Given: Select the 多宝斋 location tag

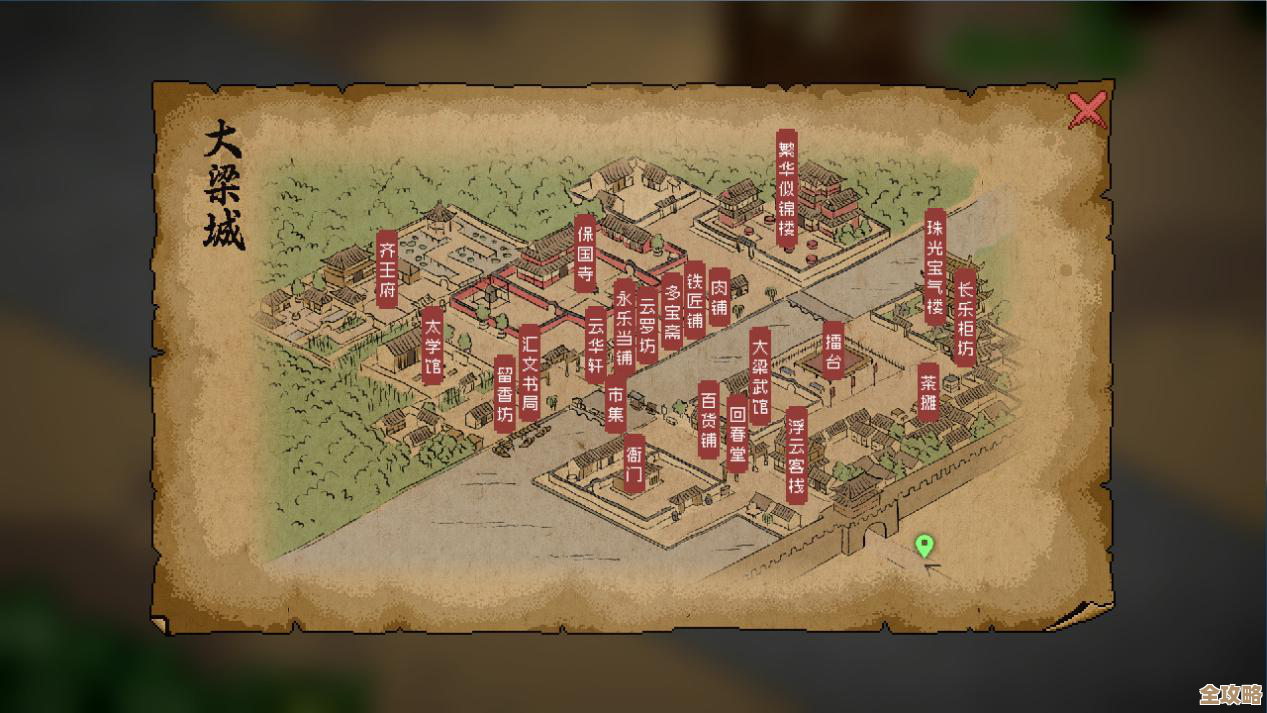Looking at the screenshot, I should (672, 309).
